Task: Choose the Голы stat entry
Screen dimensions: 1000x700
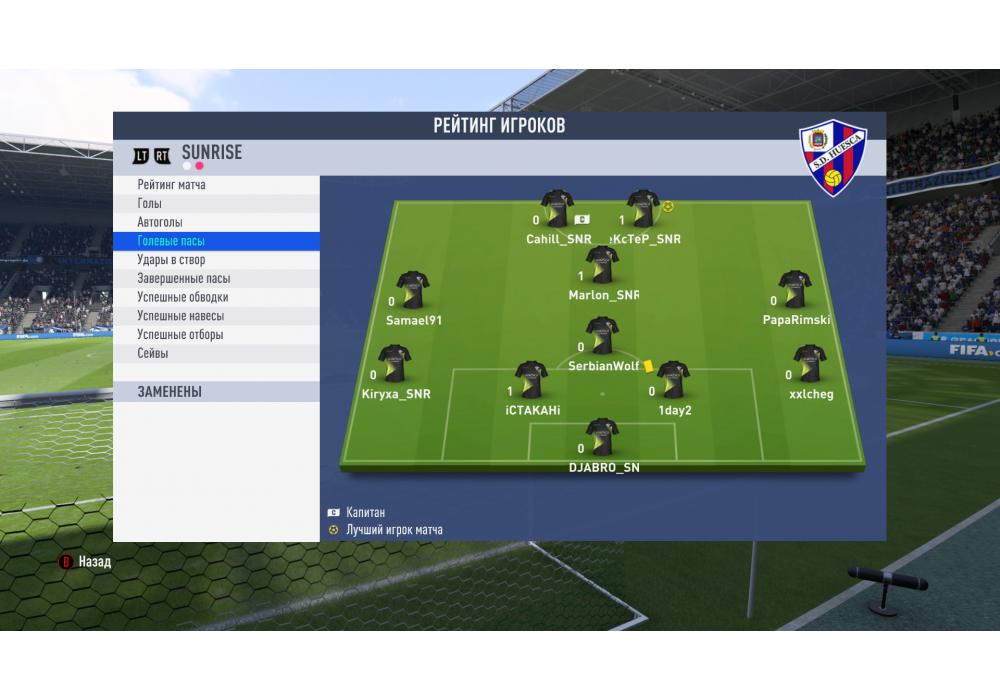Action: pyautogui.click(x=216, y=204)
